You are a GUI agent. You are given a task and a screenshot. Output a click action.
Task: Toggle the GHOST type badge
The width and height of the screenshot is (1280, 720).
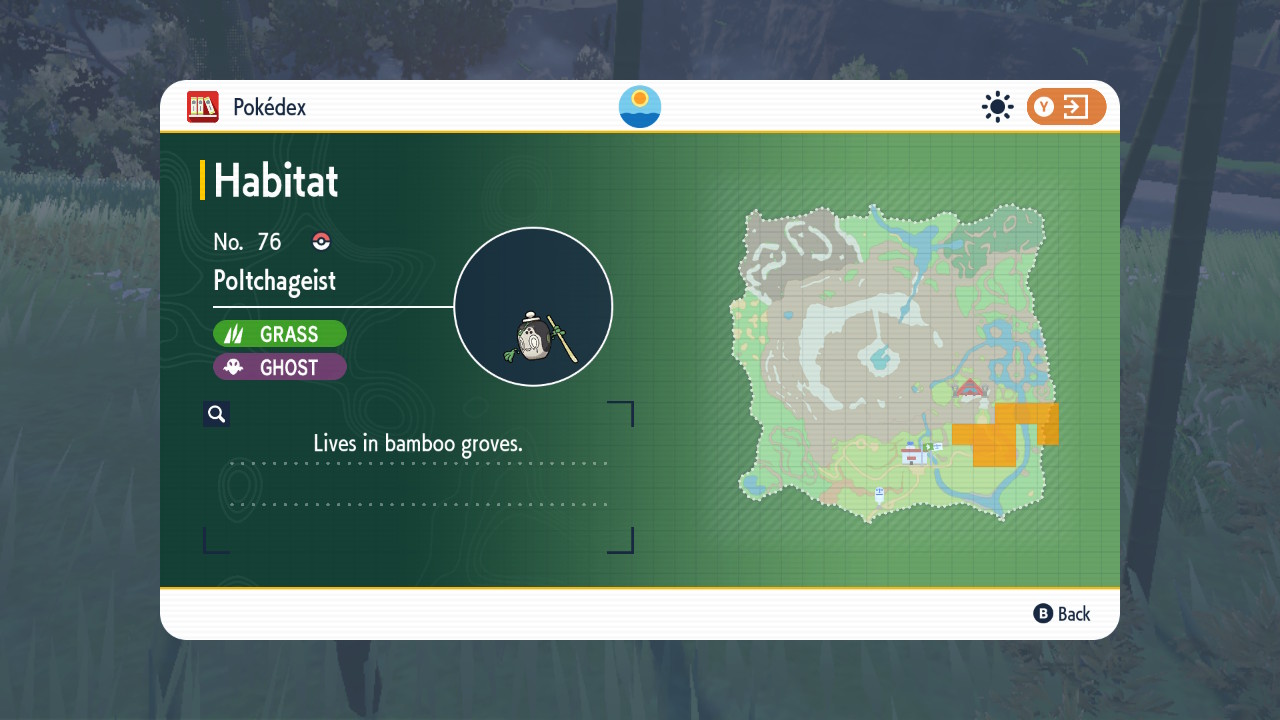click(x=280, y=367)
